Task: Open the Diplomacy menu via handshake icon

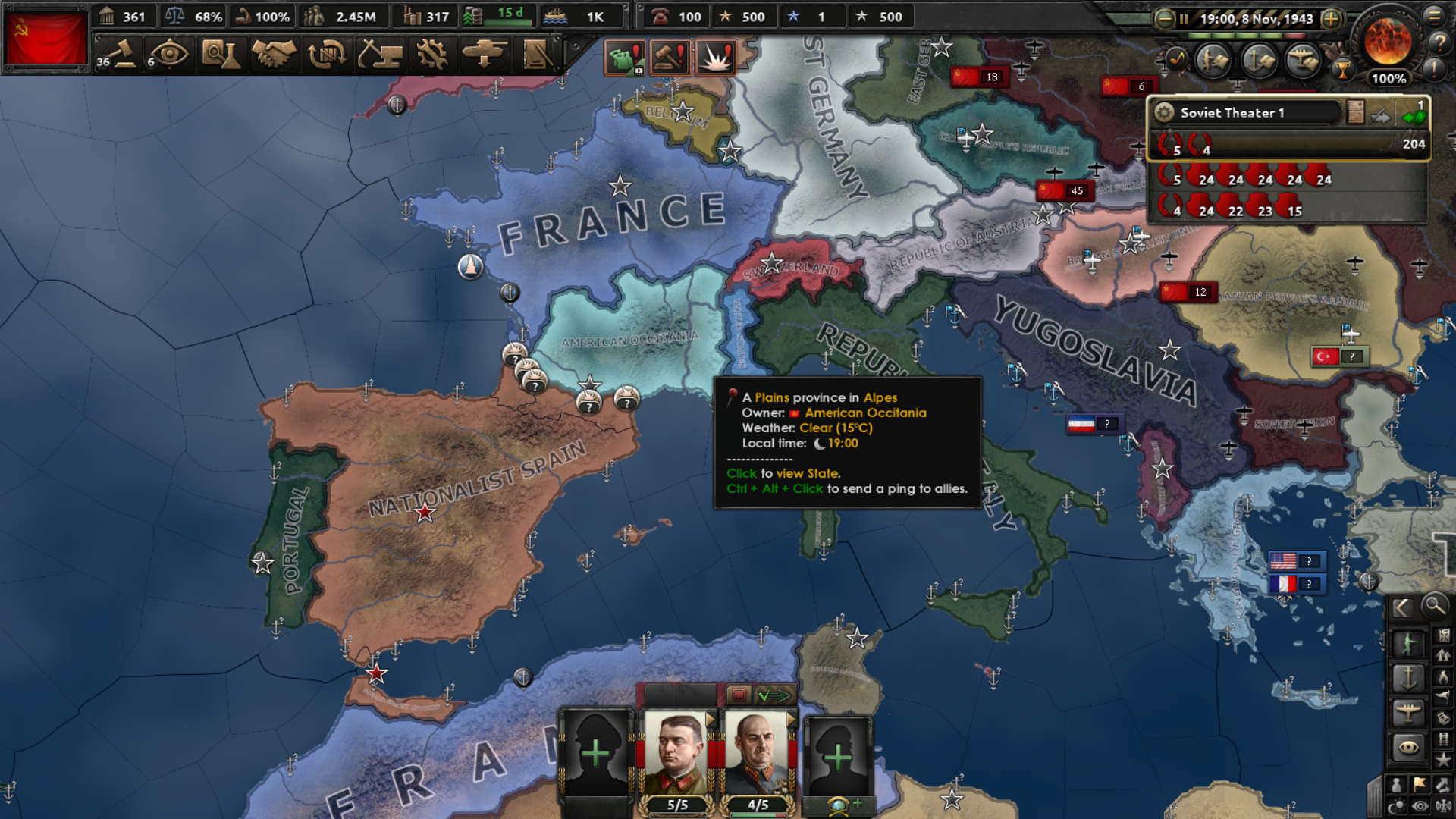Action: (x=275, y=55)
